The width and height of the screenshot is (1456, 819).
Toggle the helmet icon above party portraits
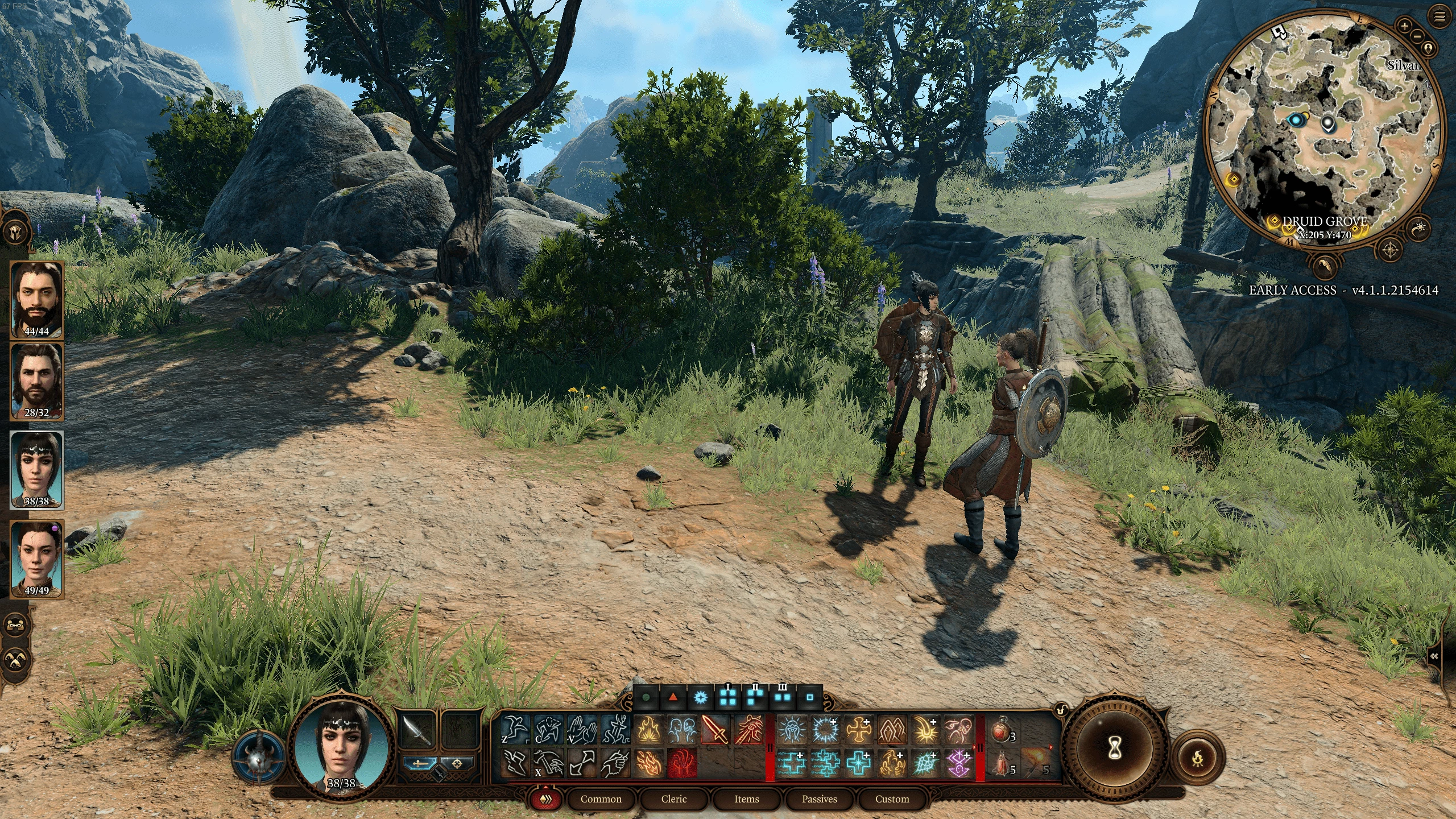[15, 232]
